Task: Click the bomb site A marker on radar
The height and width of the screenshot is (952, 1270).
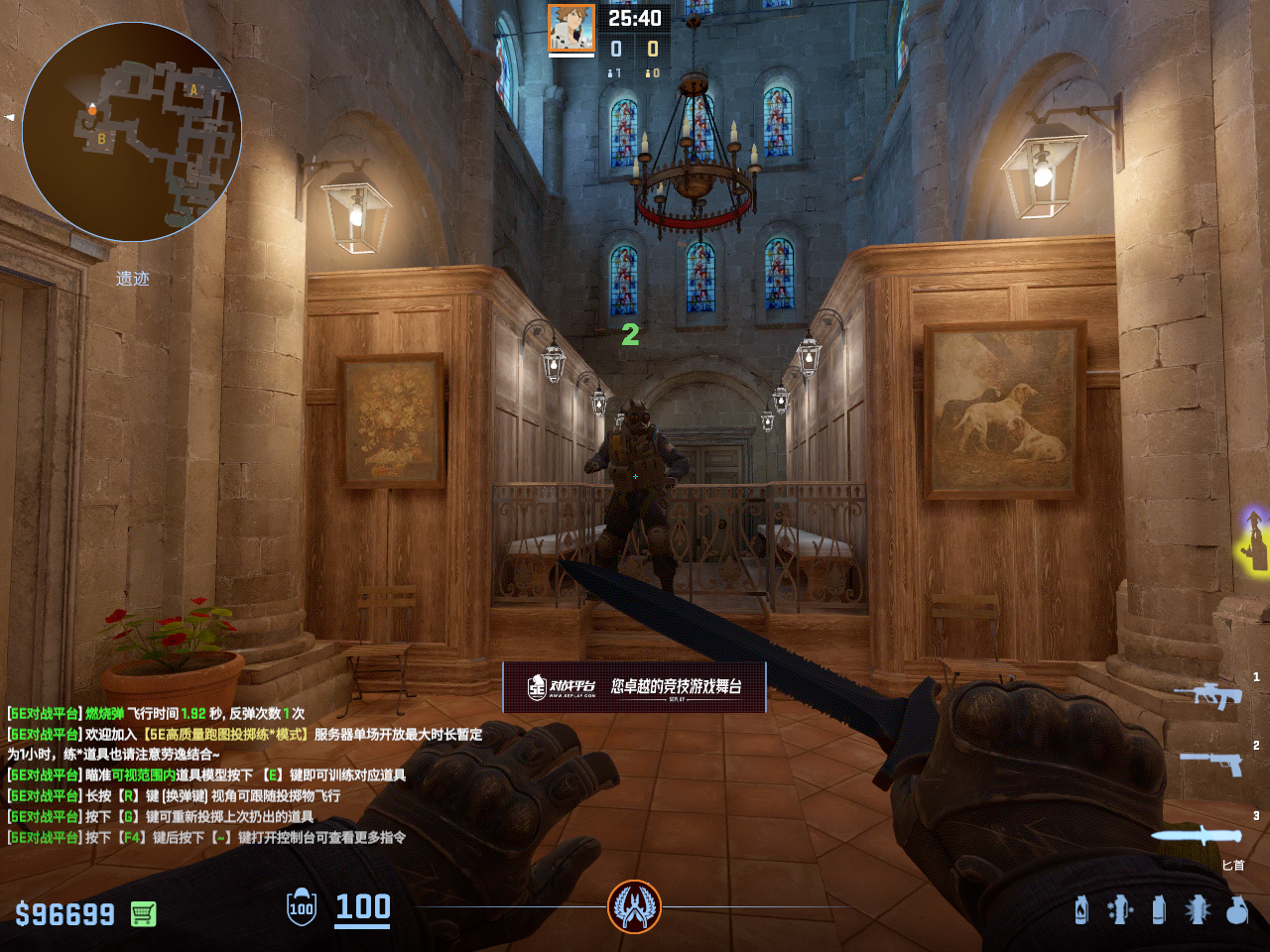Action: (194, 90)
